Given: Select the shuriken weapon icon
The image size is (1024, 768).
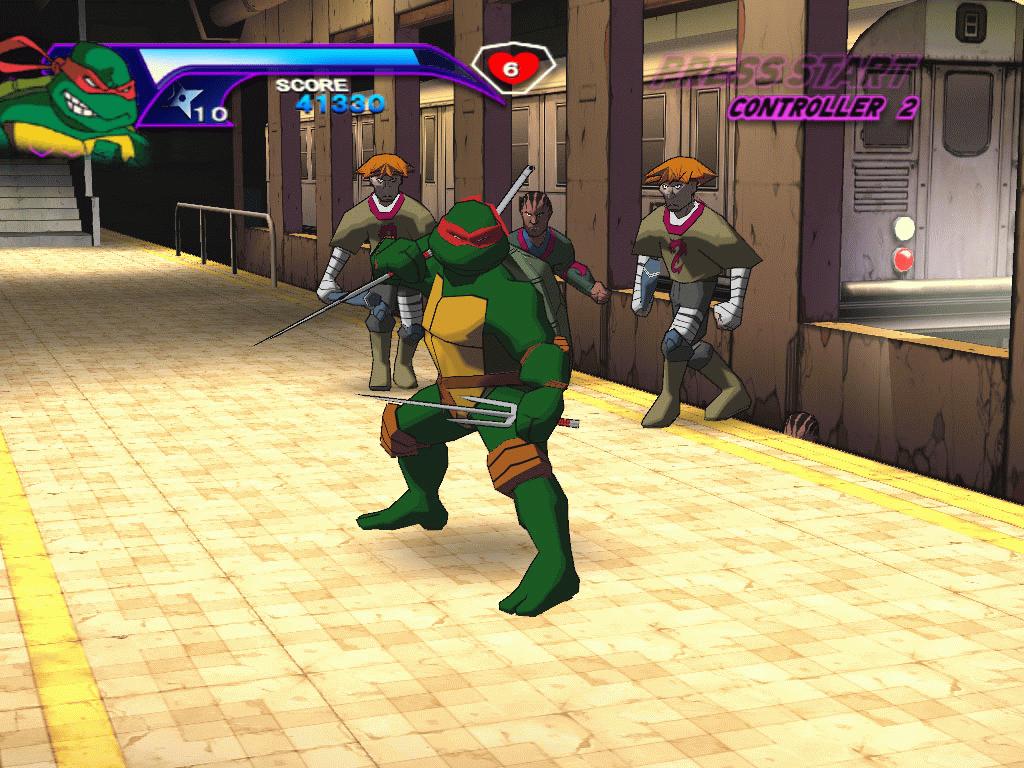Looking at the screenshot, I should point(183,99).
